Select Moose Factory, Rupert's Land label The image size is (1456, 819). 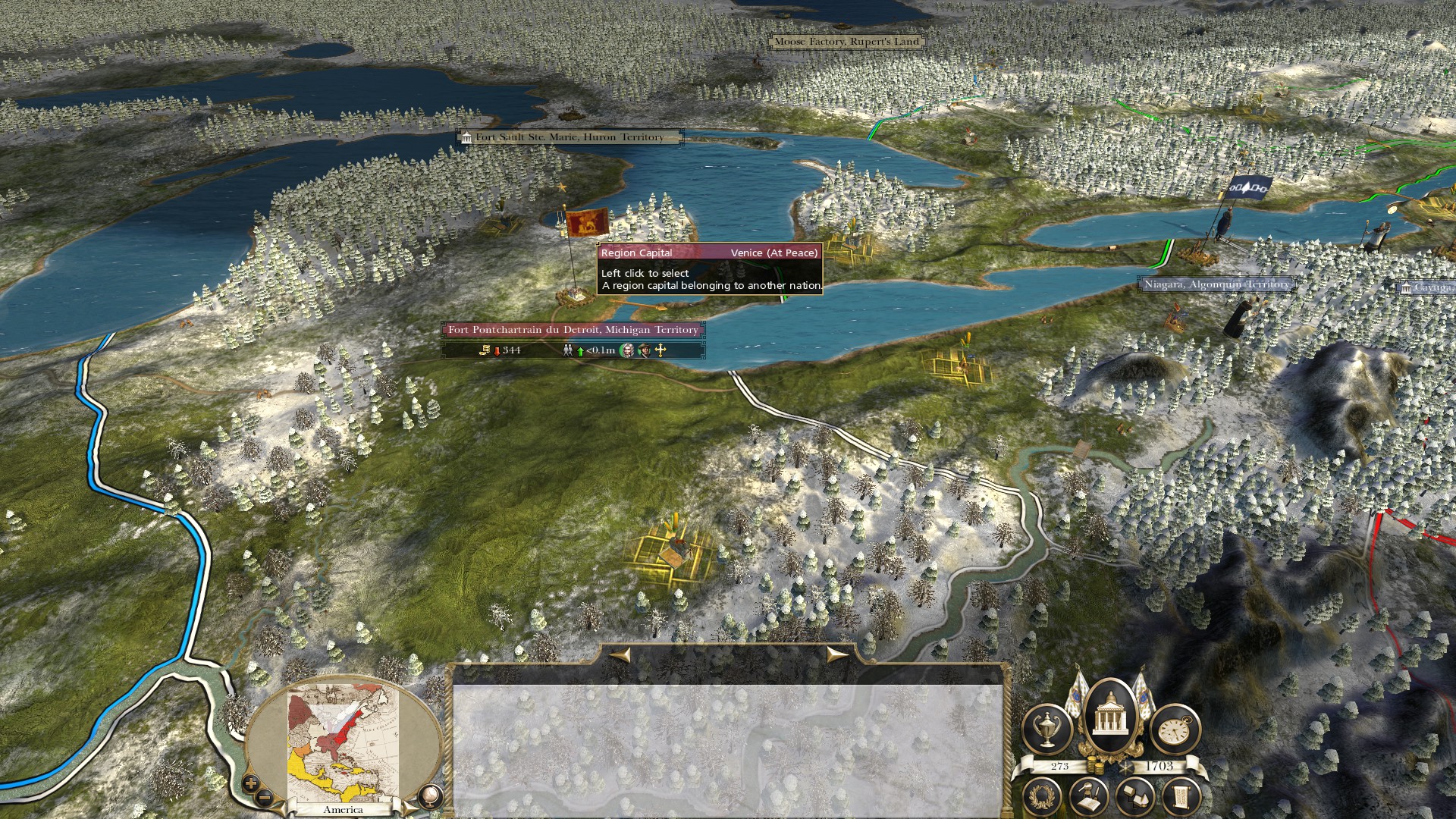[x=846, y=42]
